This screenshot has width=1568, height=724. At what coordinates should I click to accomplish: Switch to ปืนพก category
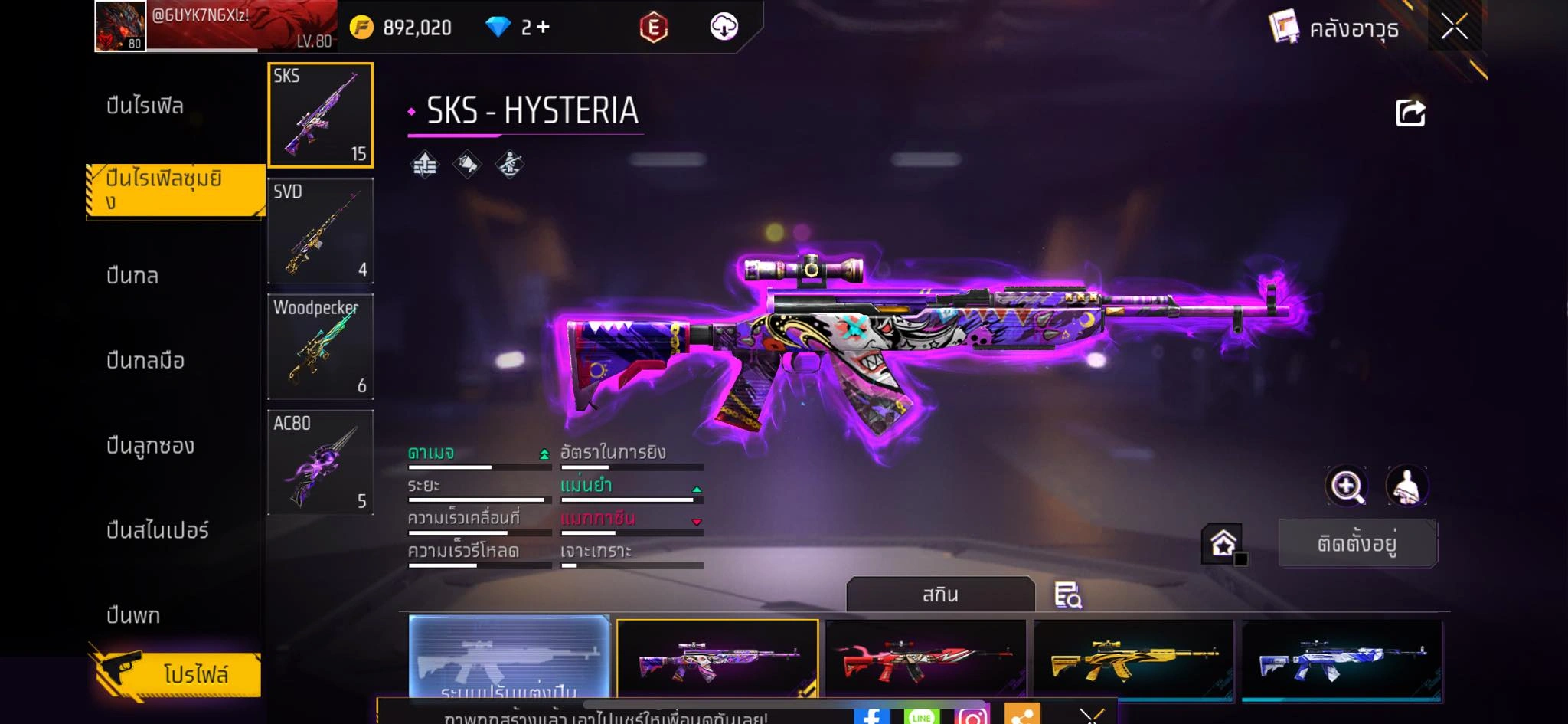[133, 615]
